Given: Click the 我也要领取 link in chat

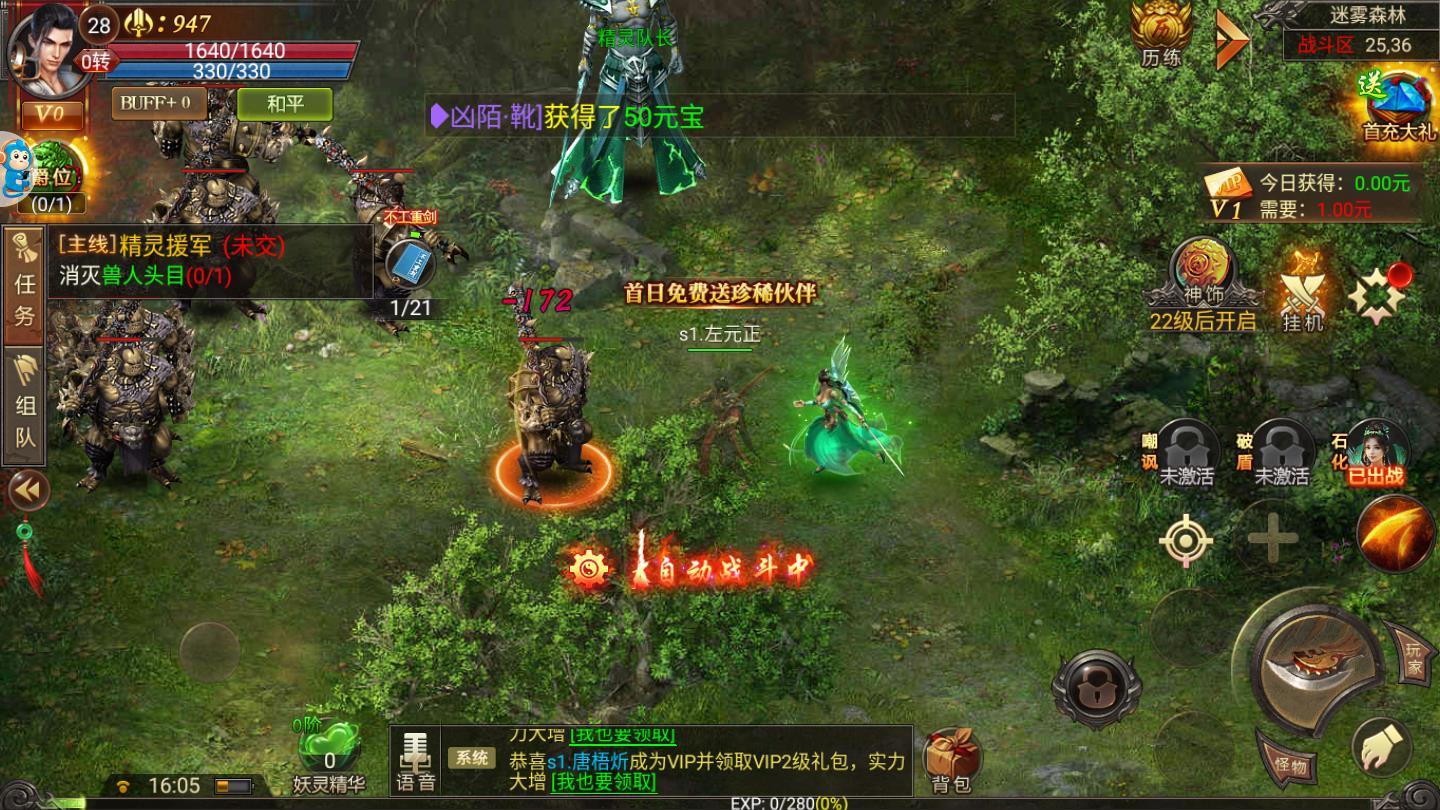Looking at the screenshot, I should (x=603, y=781).
